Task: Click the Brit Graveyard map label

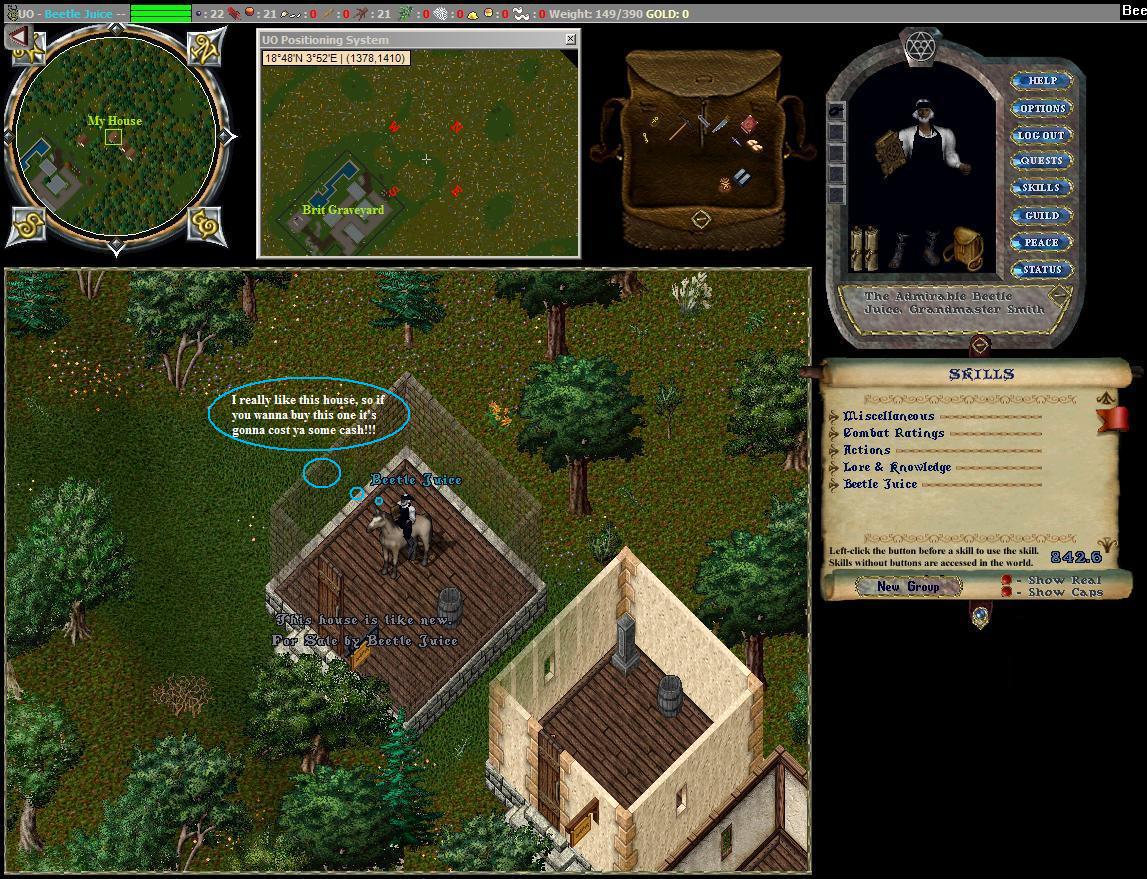Action: point(343,210)
